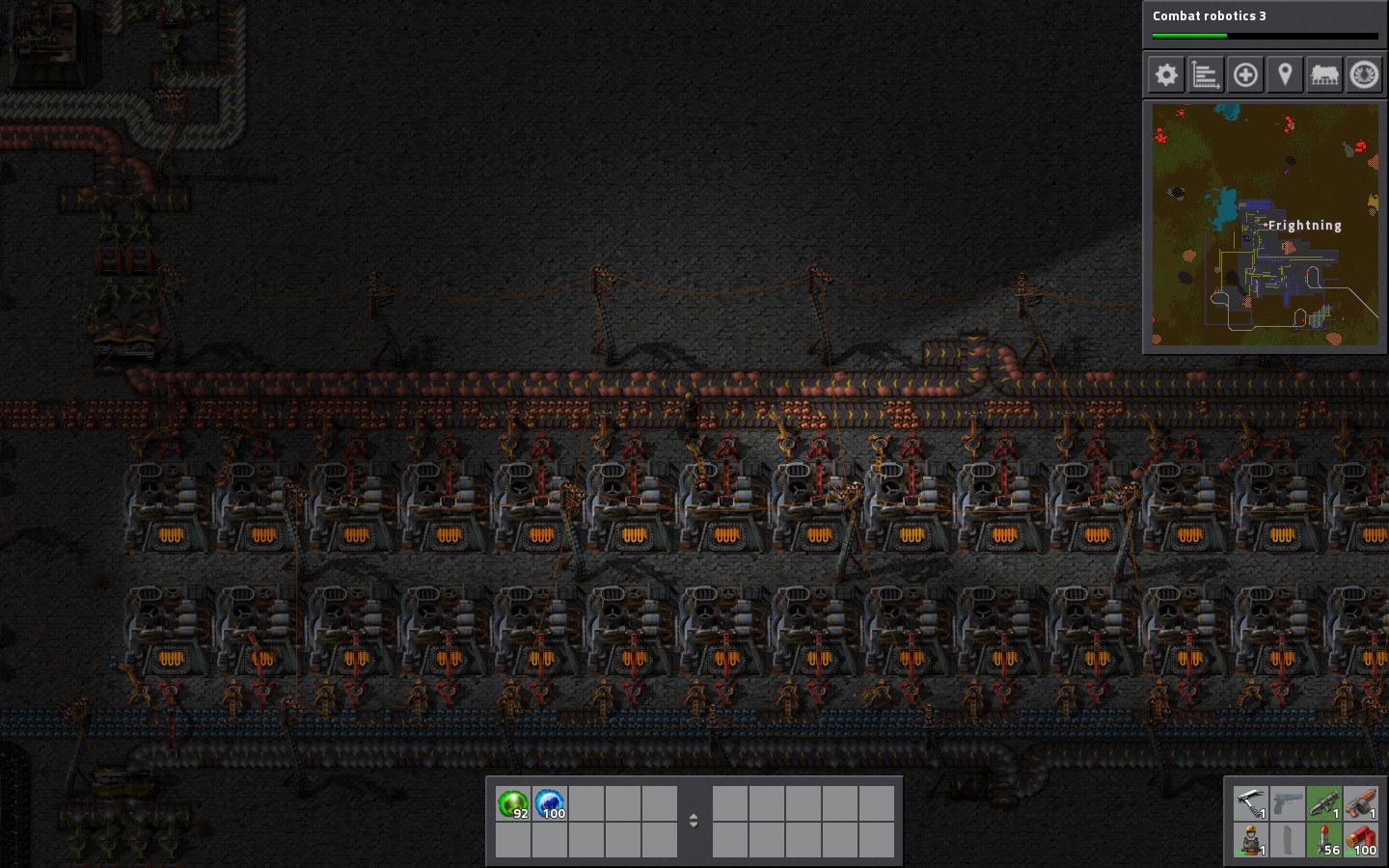Click the pickaxe tool slot

click(x=1251, y=802)
